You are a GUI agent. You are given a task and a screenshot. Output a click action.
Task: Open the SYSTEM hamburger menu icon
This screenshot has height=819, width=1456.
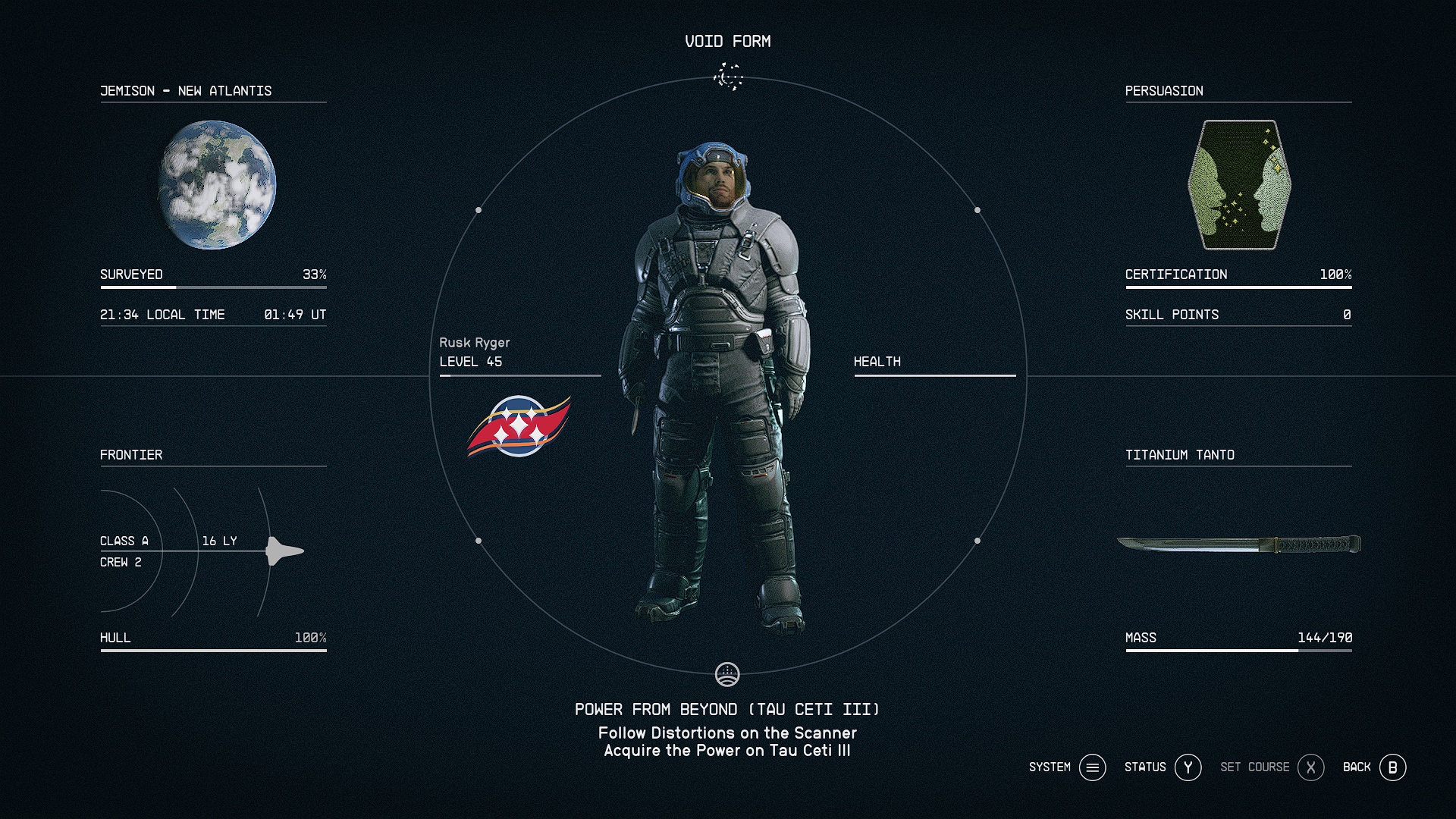[1092, 767]
